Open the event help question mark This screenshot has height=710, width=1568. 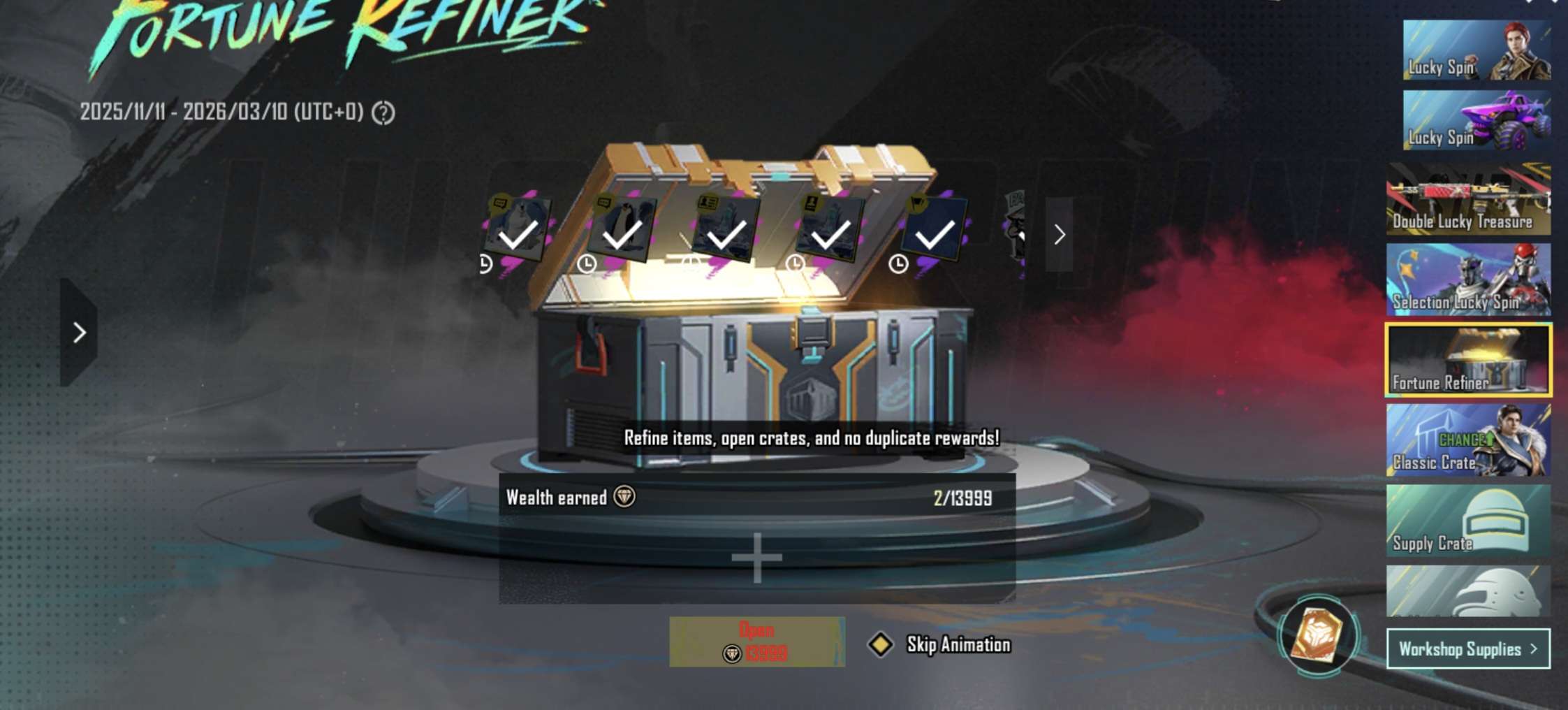[383, 113]
